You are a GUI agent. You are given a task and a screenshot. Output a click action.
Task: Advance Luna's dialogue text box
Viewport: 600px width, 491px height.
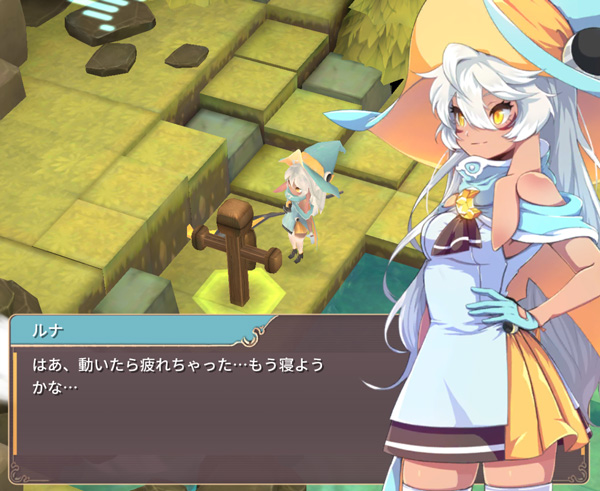tap(200, 400)
